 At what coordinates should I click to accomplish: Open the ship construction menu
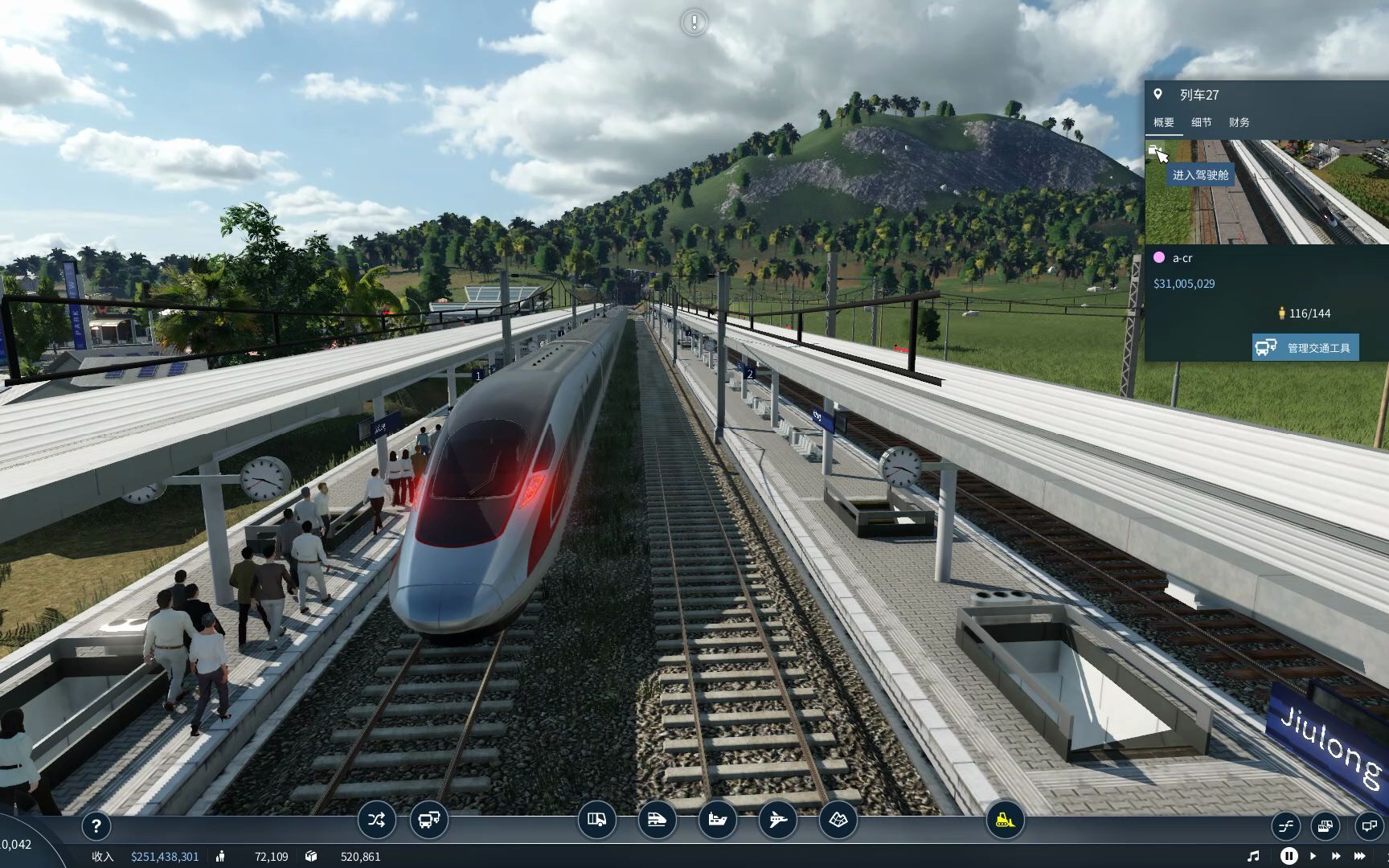pyautogui.click(x=718, y=821)
